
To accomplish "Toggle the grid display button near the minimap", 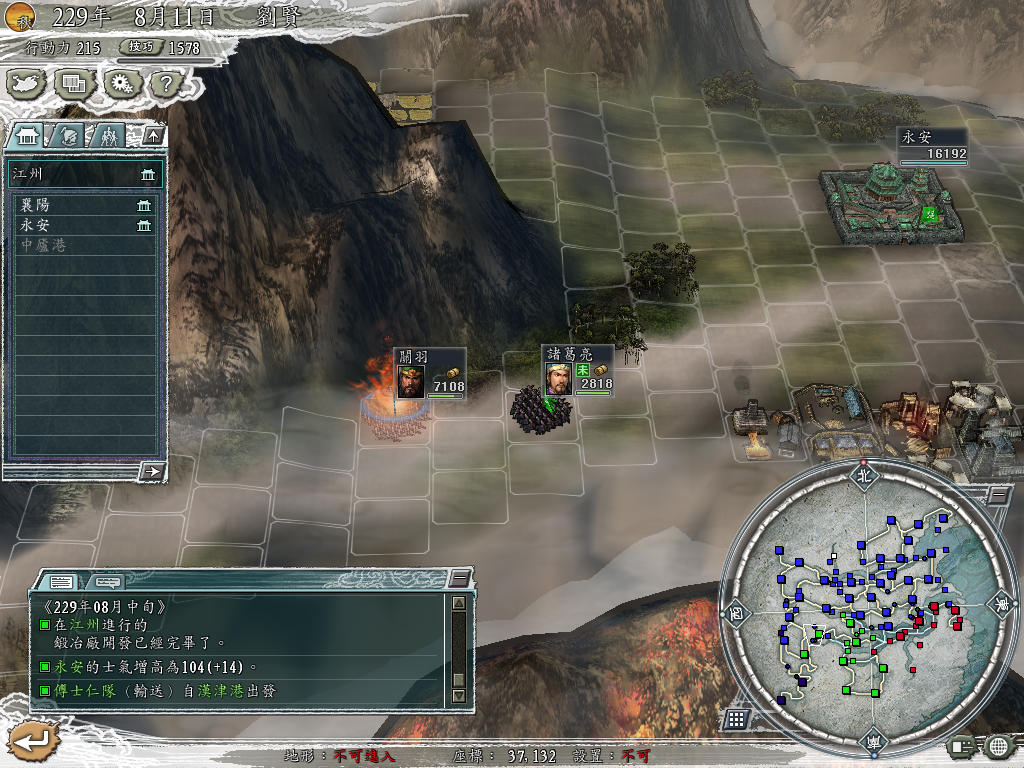I will (x=736, y=718).
